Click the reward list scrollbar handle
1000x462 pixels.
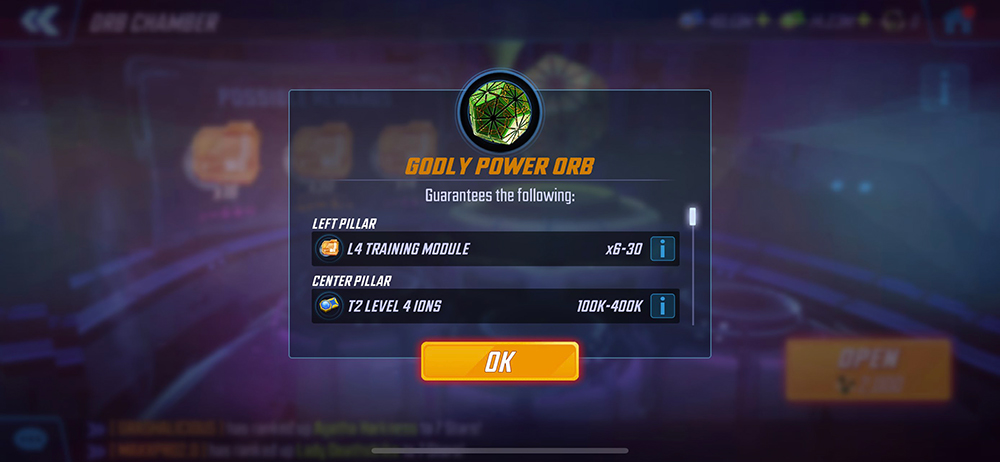[x=691, y=217]
